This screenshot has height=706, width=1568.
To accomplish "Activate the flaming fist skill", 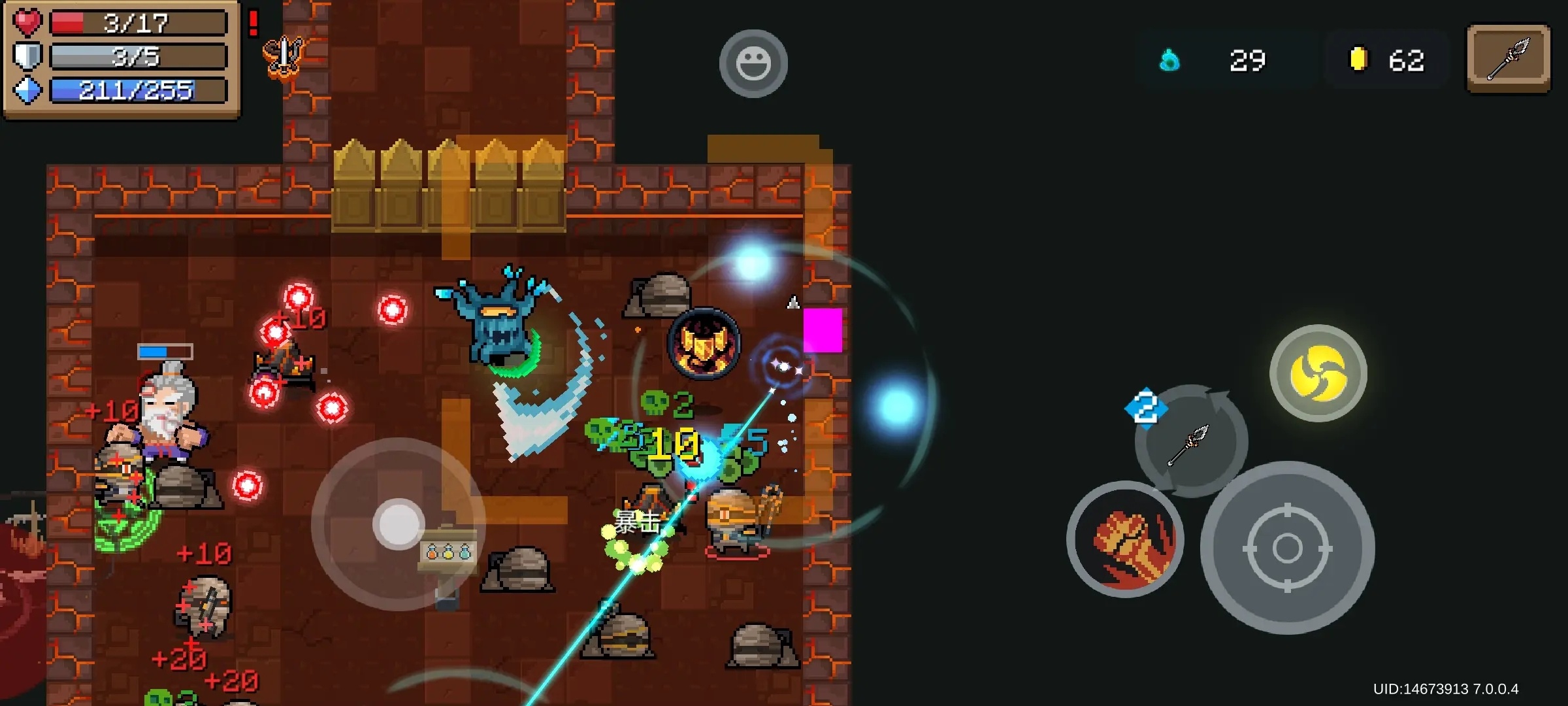I will point(1125,540).
